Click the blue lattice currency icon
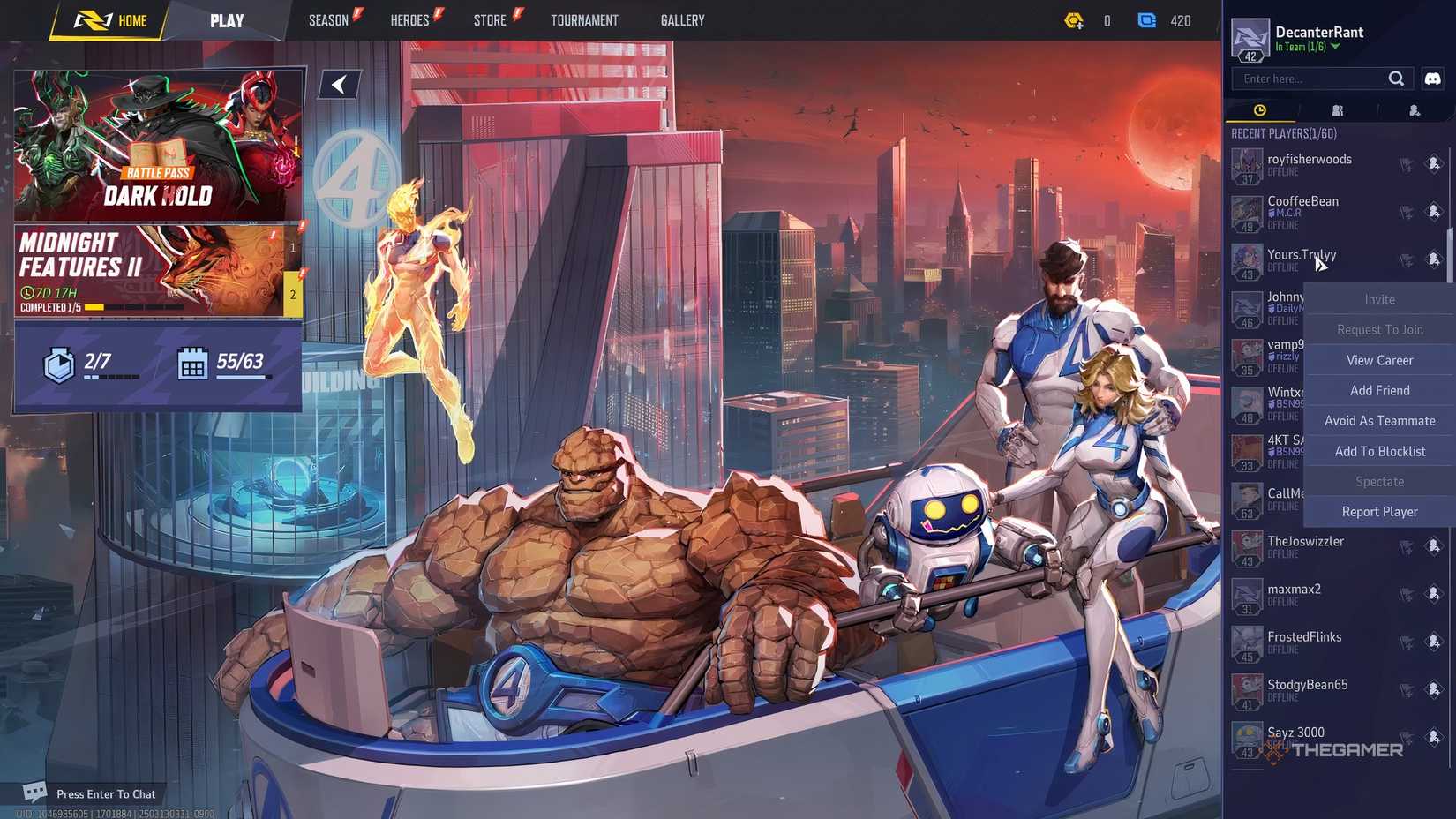Image resolution: width=1456 pixels, height=819 pixels. 1148,20
